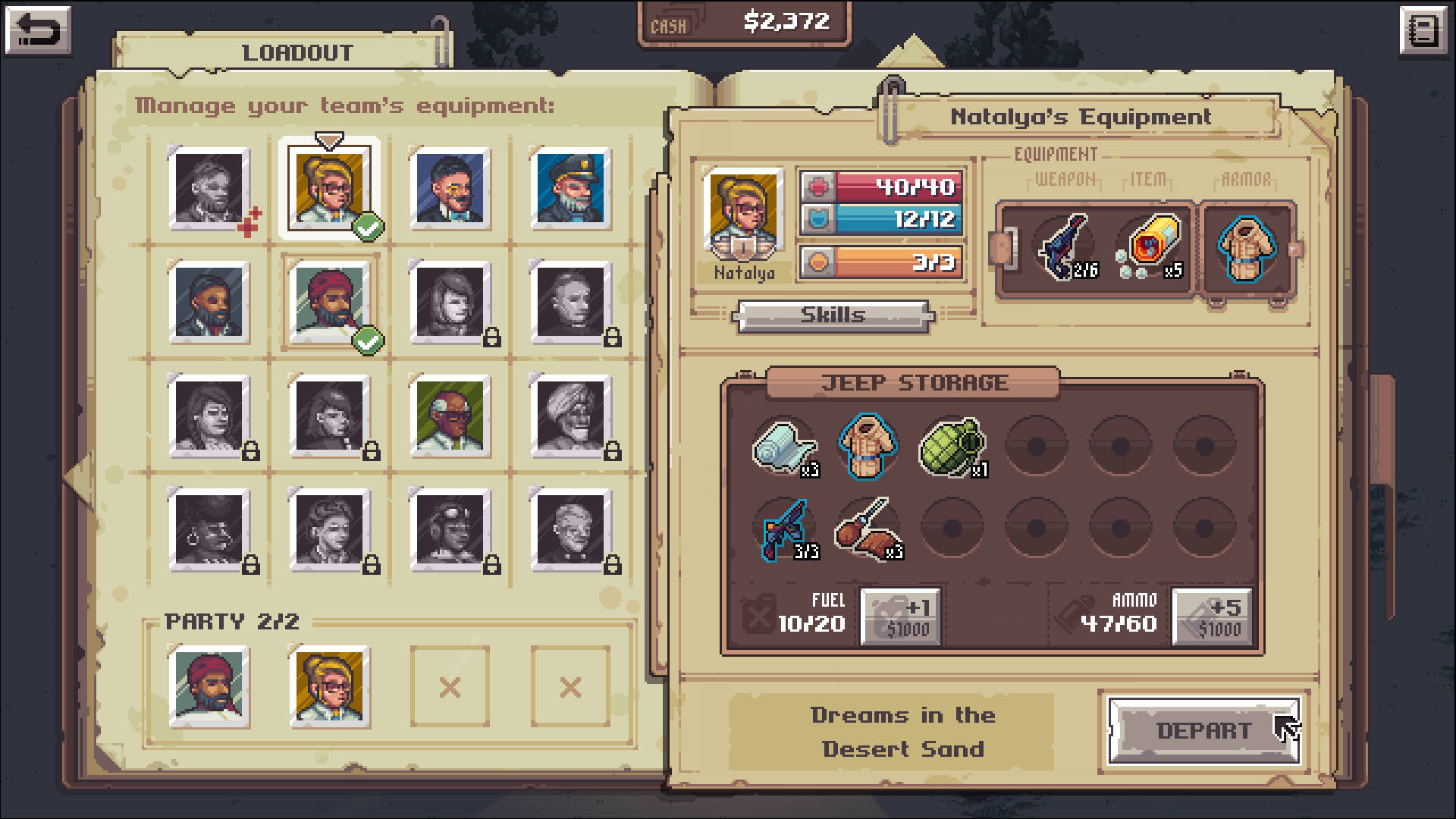Select the bearded captain portrait
The height and width of the screenshot is (819, 1456).
[x=570, y=189]
